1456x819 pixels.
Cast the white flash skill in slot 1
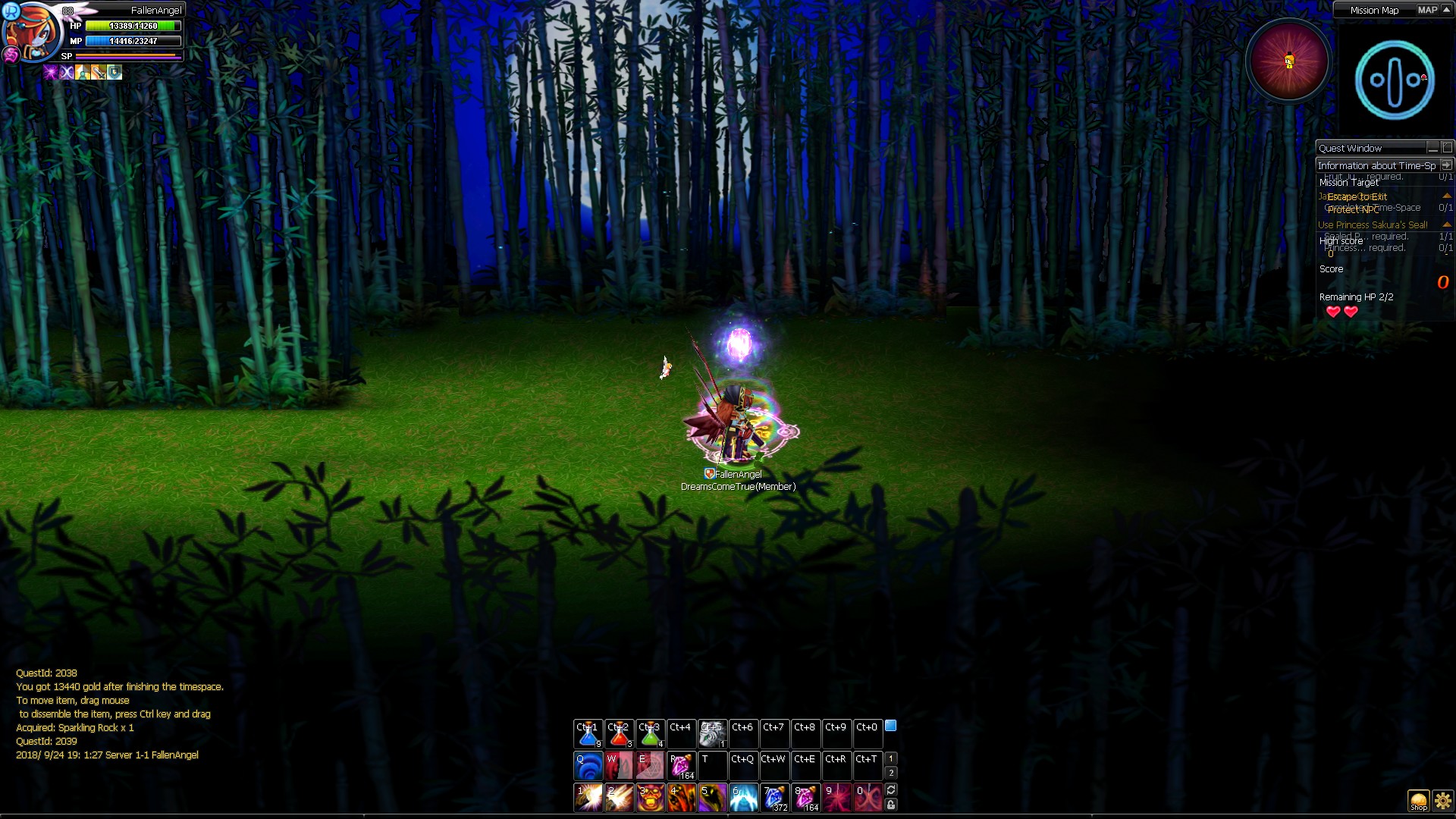coord(588,798)
